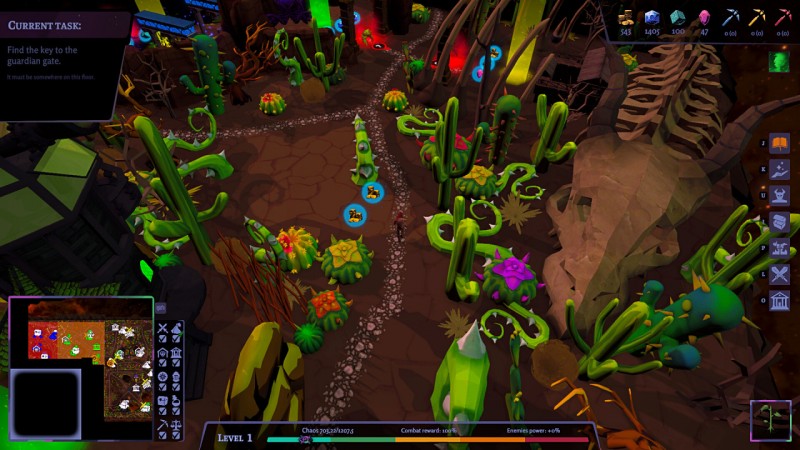This screenshot has height=450, width=800.
Task: Open the orange book journal icon
Action: (x=779, y=144)
